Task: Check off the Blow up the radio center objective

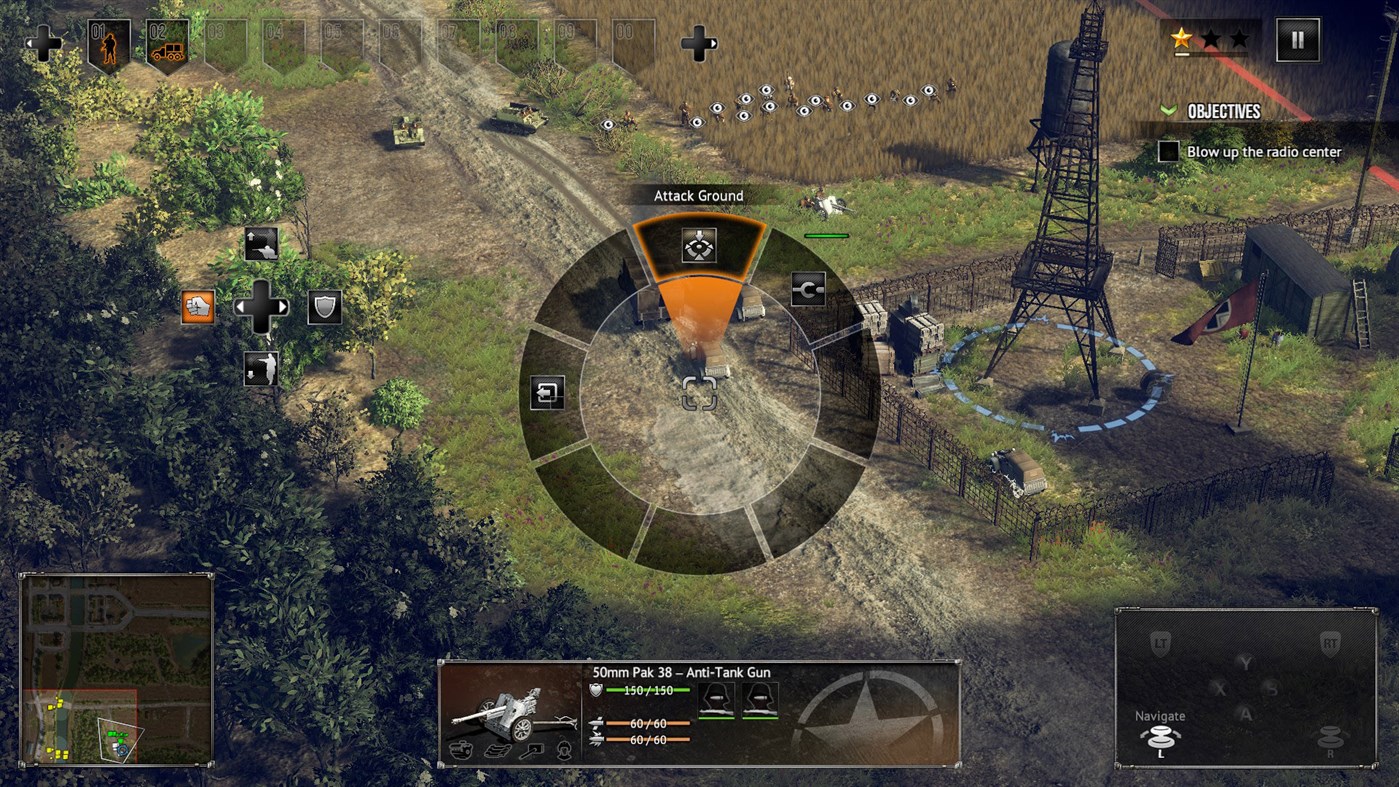Action: 1168,151
